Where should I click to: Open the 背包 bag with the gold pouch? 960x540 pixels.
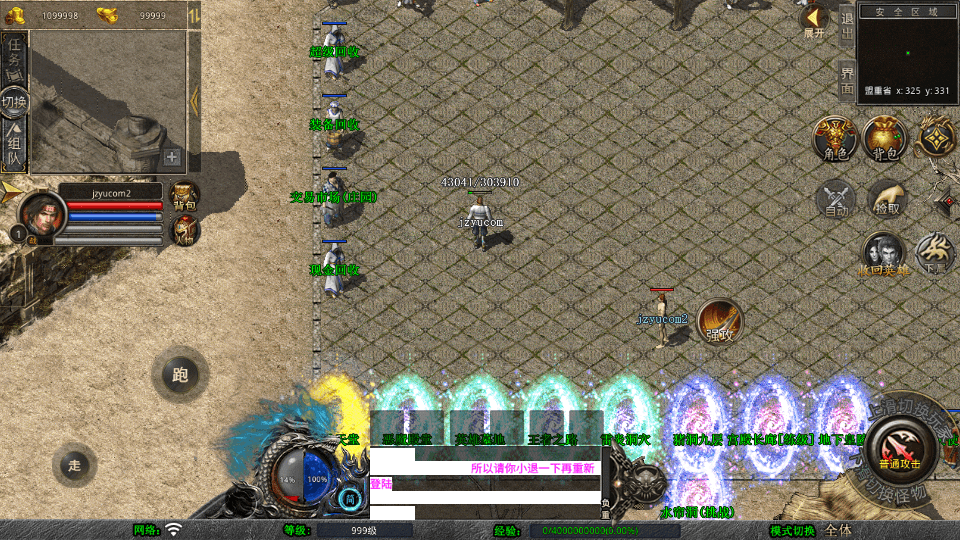click(885, 137)
